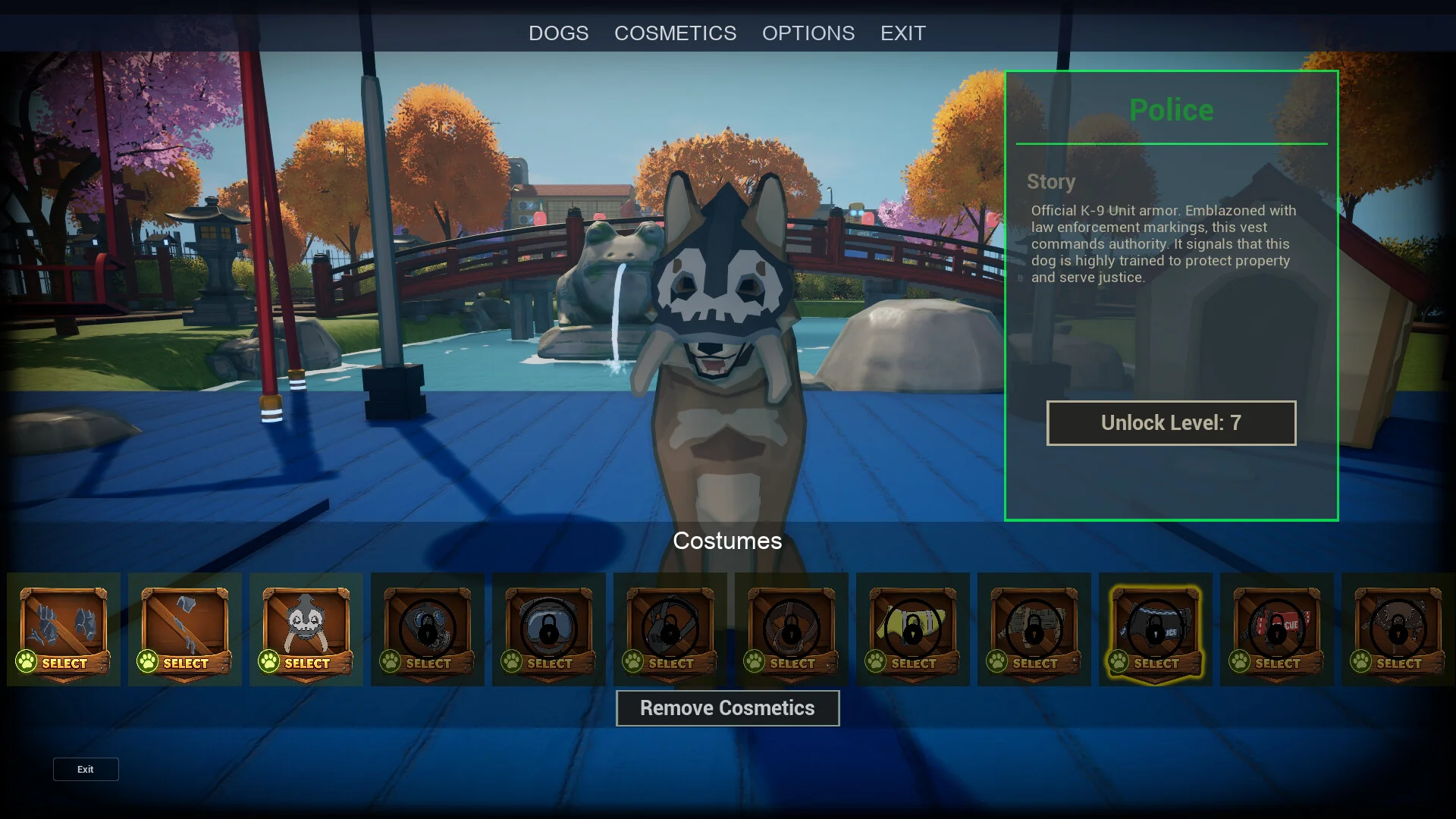Screen dimensions: 1456x819
Task: Pick the locked yellow hi-vis vest costume
Action: [912, 631]
